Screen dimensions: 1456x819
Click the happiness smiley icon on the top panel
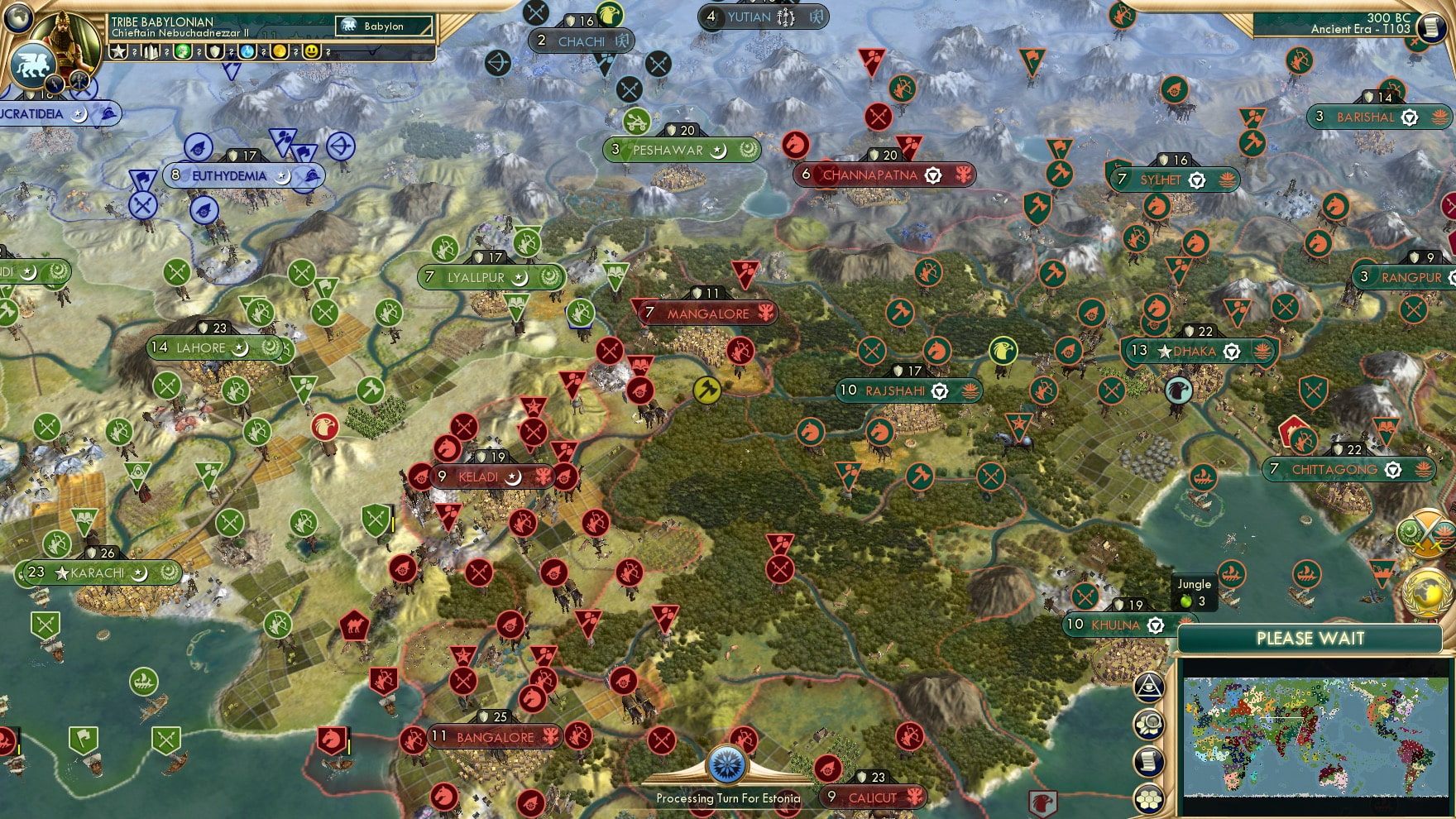(x=313, y=54)
